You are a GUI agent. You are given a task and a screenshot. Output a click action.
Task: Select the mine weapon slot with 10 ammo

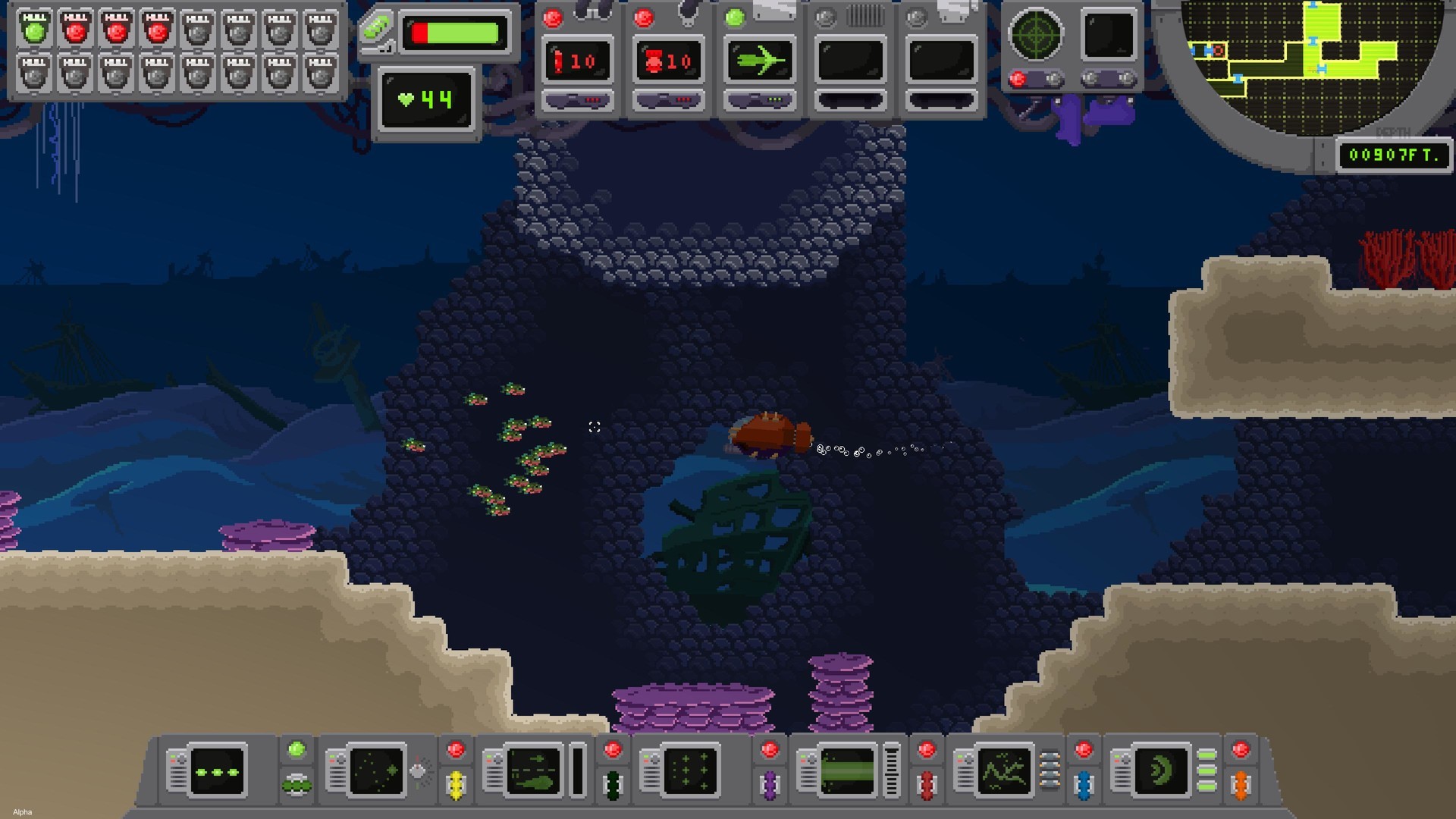pos(669,61)
